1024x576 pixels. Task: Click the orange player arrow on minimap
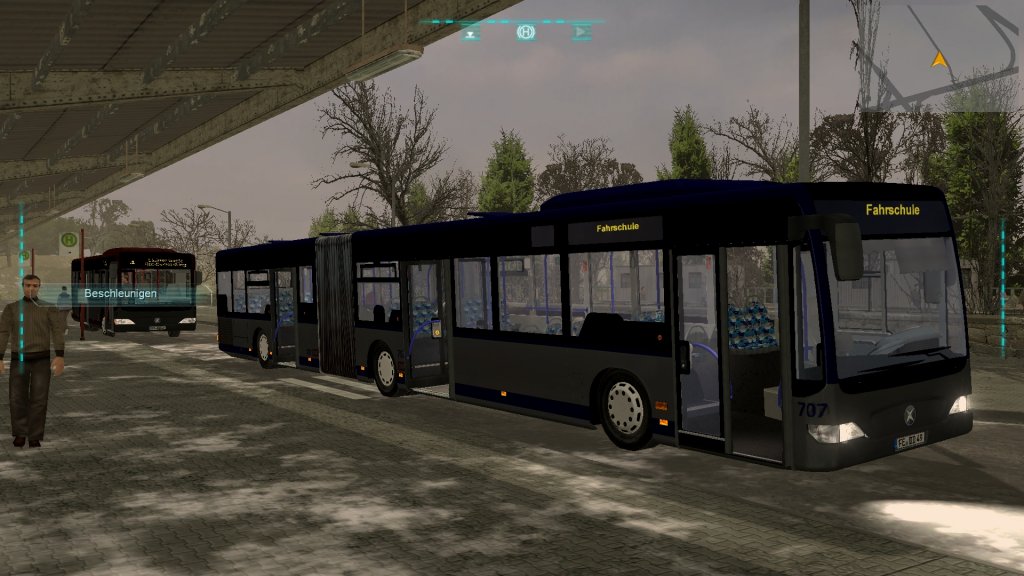click(x=938, y=59)
